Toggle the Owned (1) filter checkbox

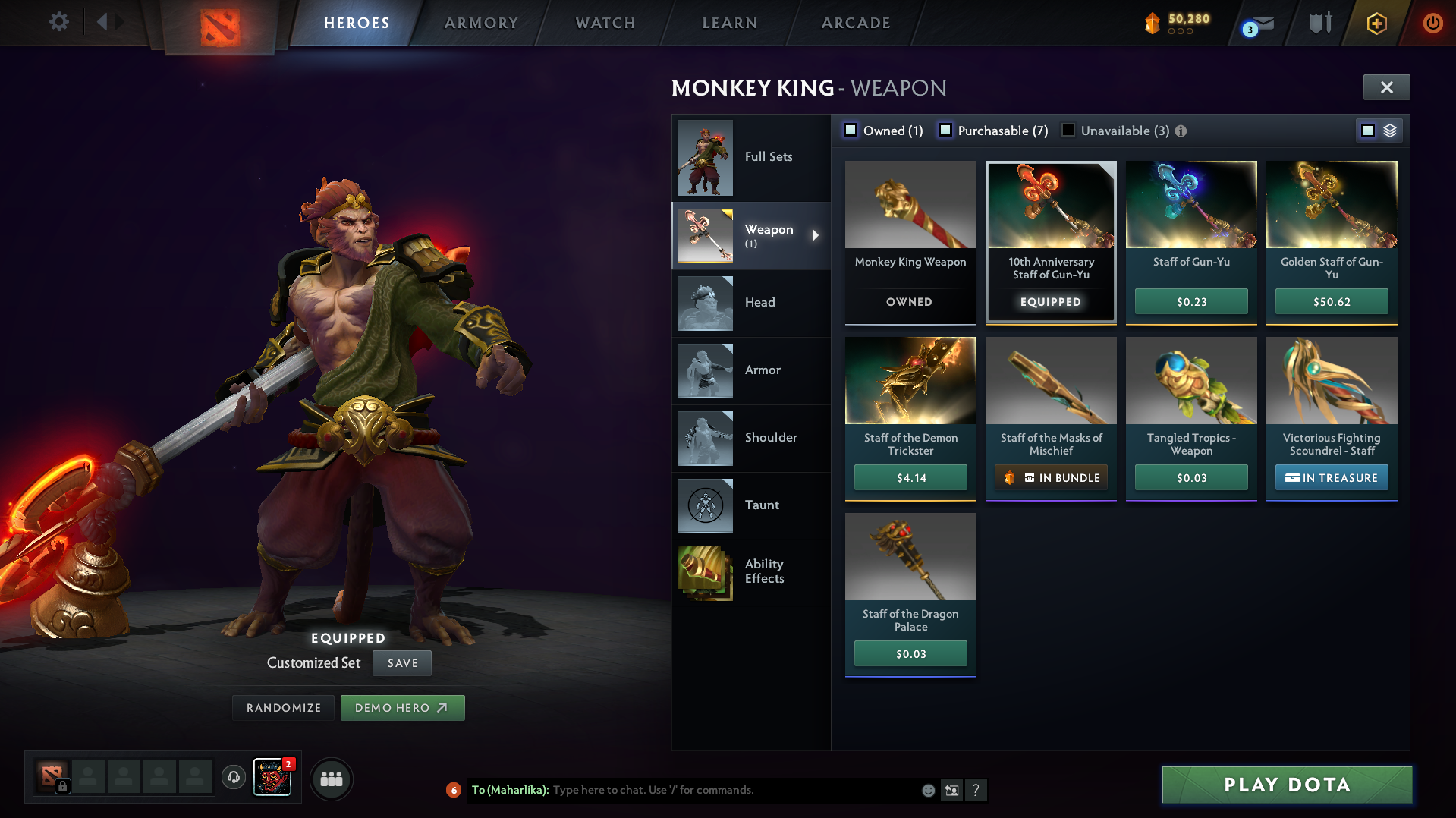851,131
